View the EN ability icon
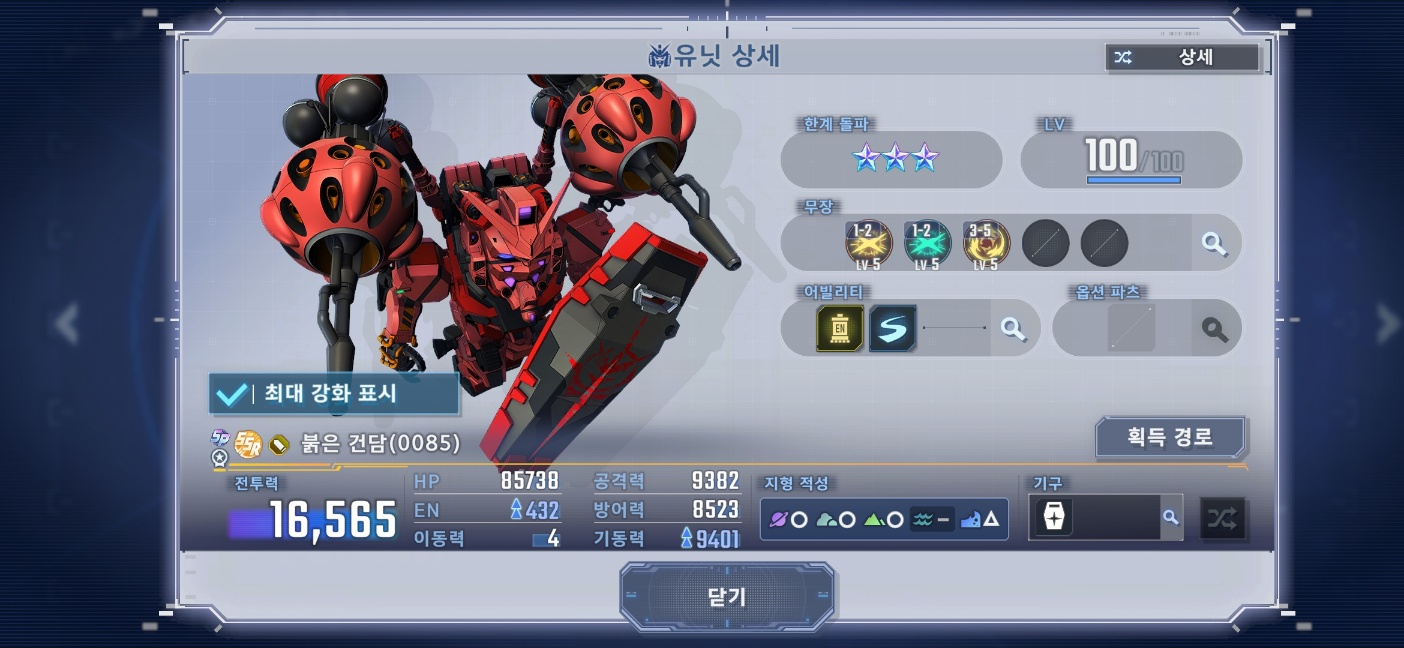 pos(840,328)
